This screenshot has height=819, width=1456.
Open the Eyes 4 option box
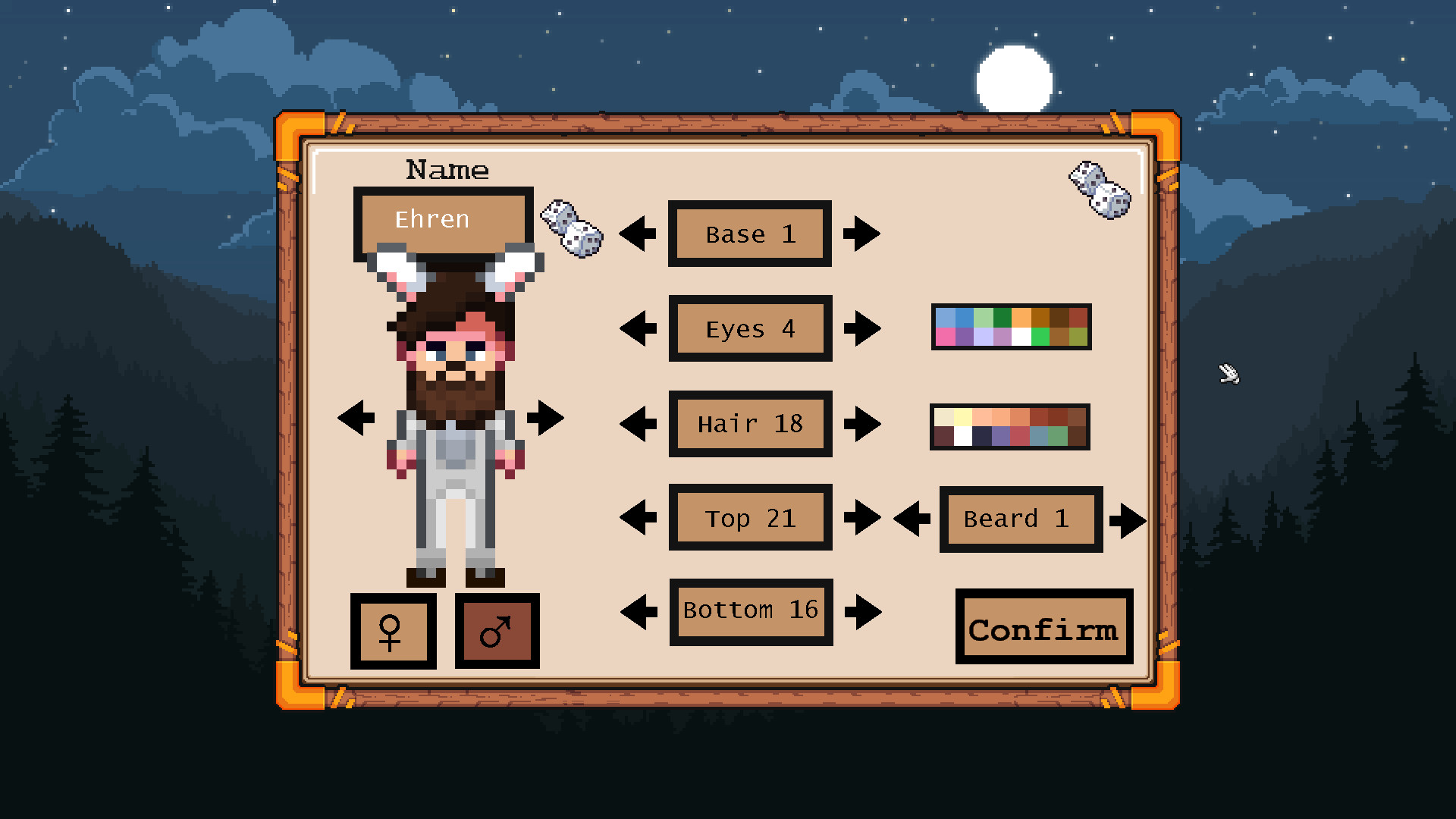pyautogui.click(x=749, y=328)
